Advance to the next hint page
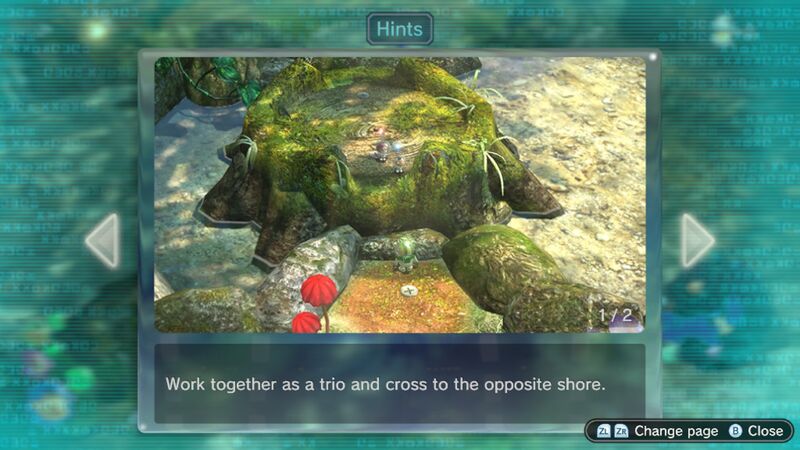Screen dimensions: 800x450 (697, 240)
